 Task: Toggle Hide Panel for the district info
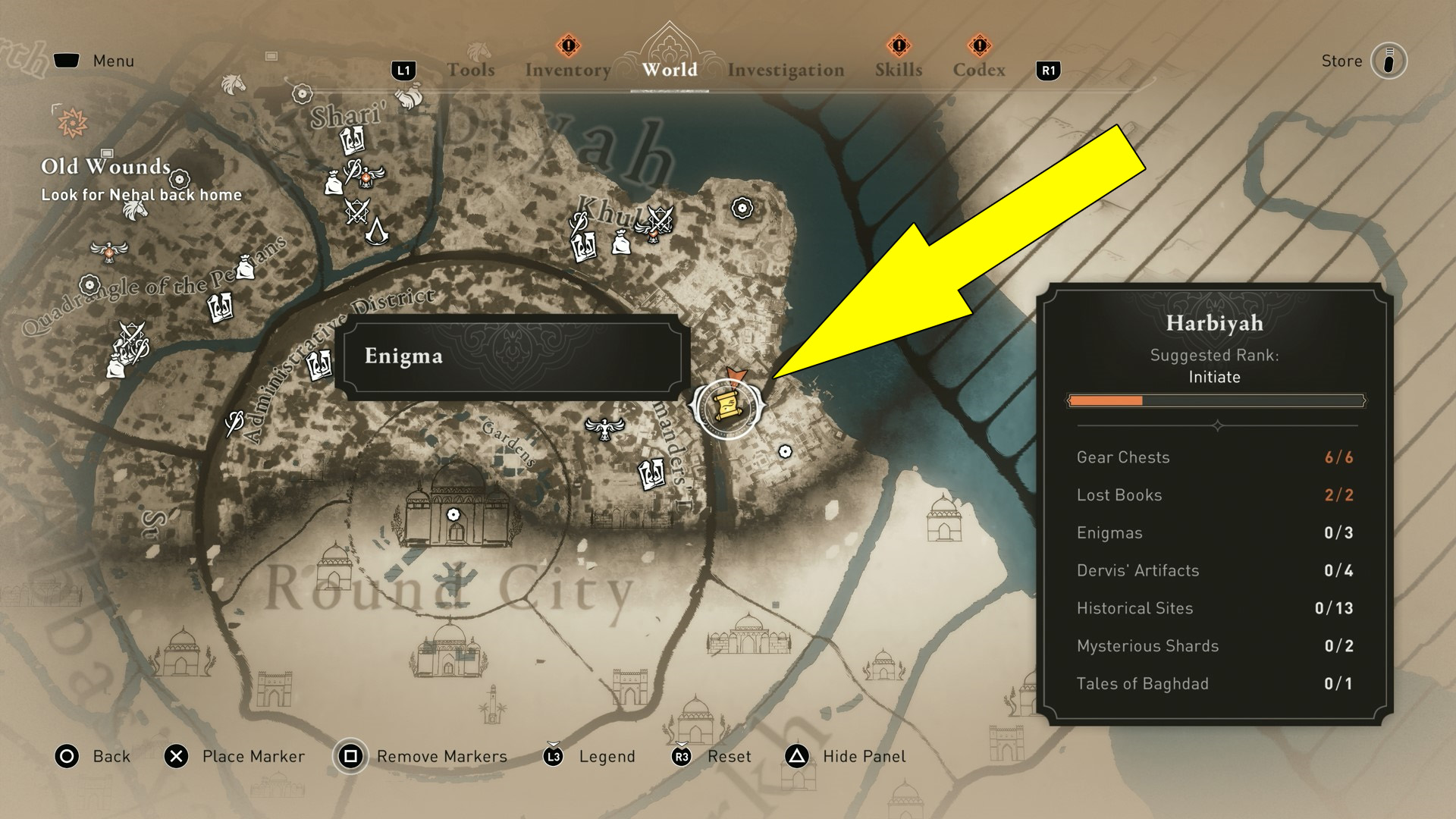(x=863, y=756)
